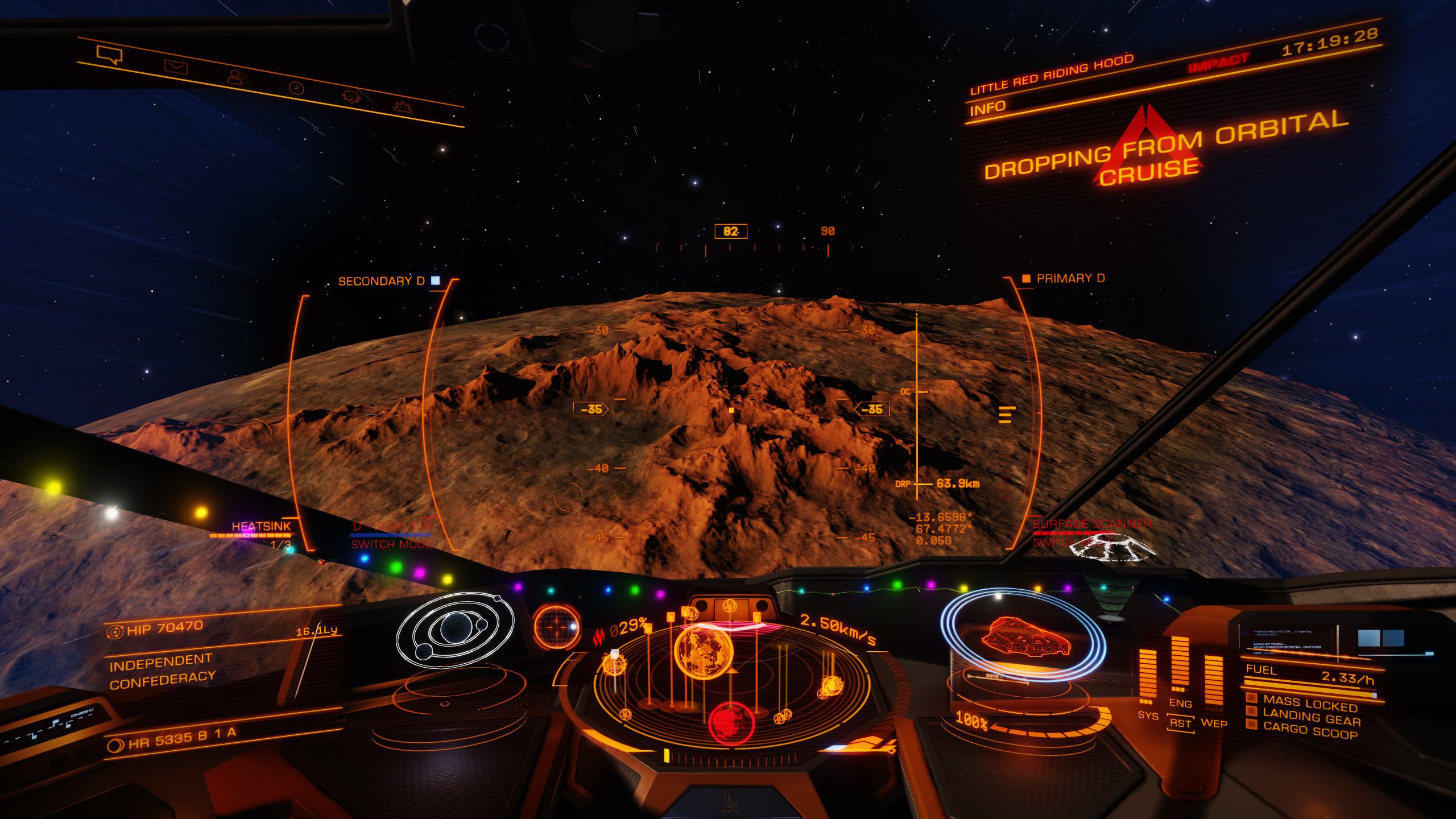The height and width of the screenshot is (819, 1456).
Task: Click the HR 5335 B 1 A body label
Action: click(x=181, y=736)
